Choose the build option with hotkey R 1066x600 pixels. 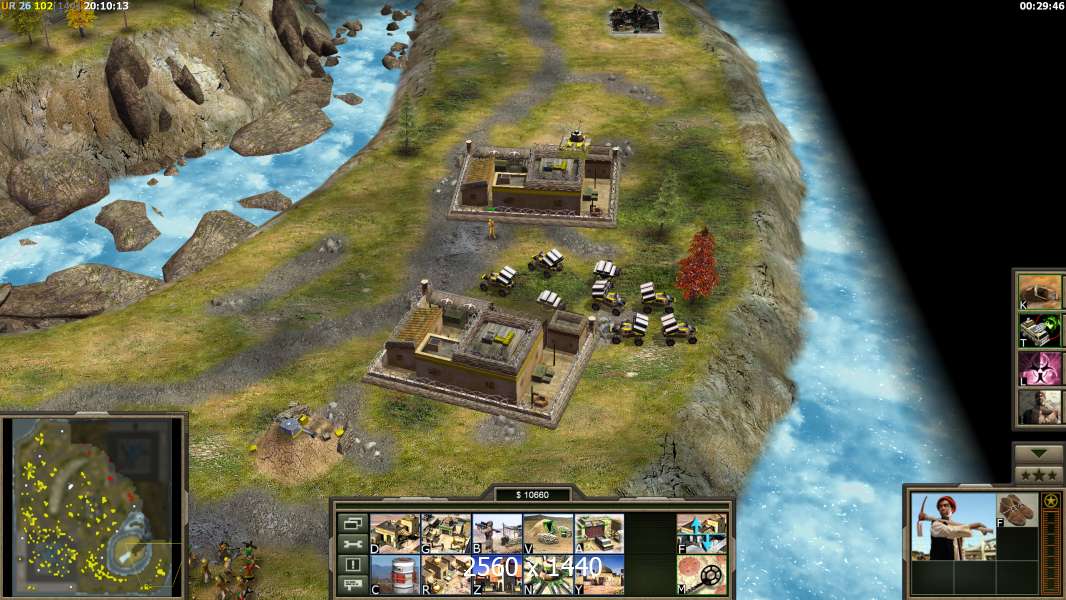446,574
